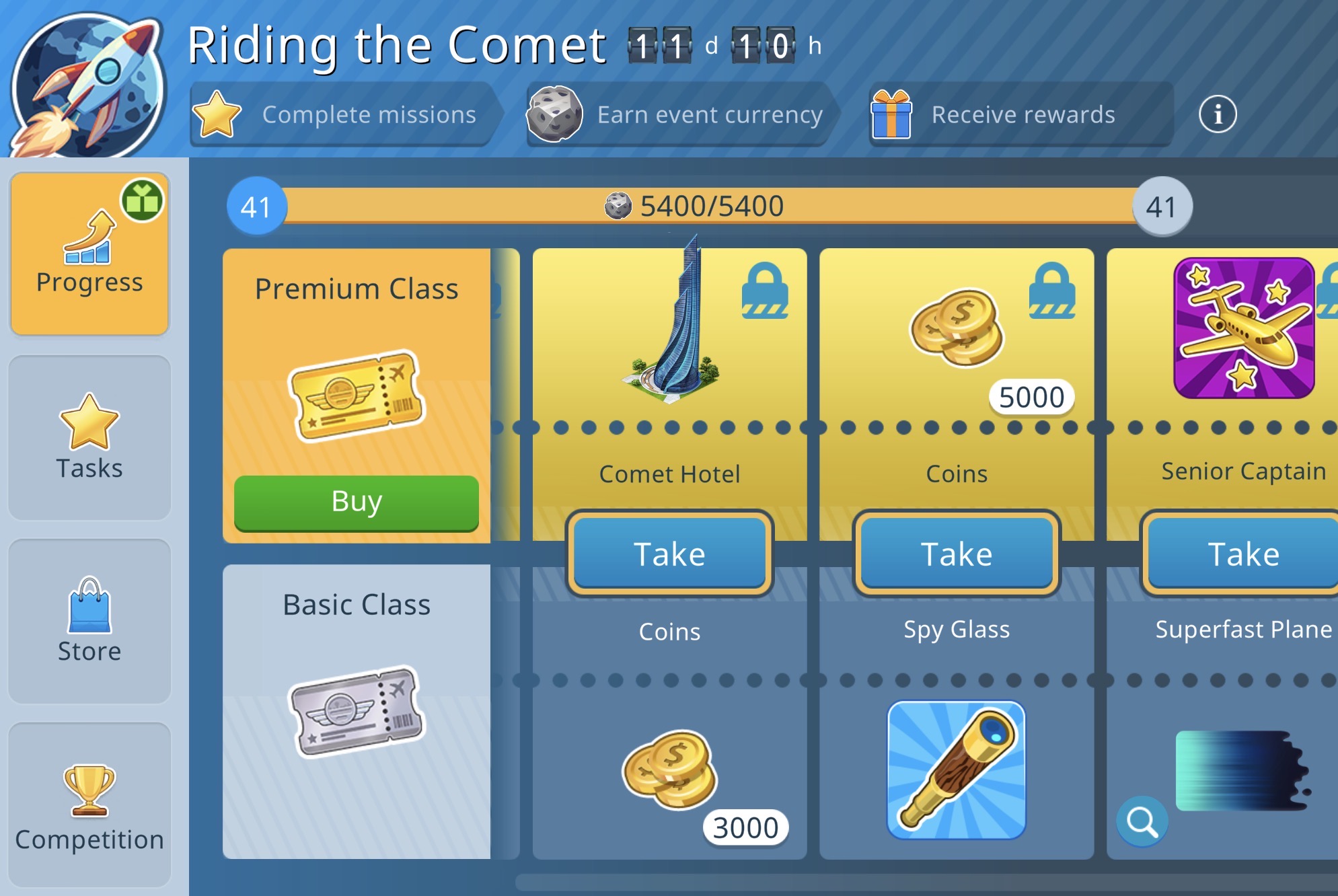This screenshot has width=1338, height=896.
Task: Click the Earn event currency step
Action: [679, 114]
